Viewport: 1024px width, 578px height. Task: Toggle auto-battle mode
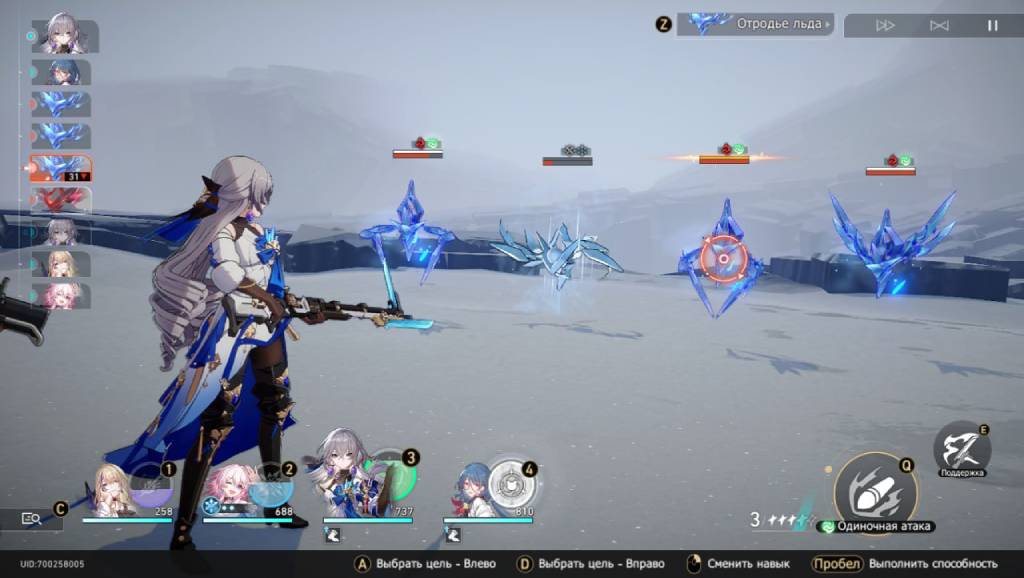(939, 26)
